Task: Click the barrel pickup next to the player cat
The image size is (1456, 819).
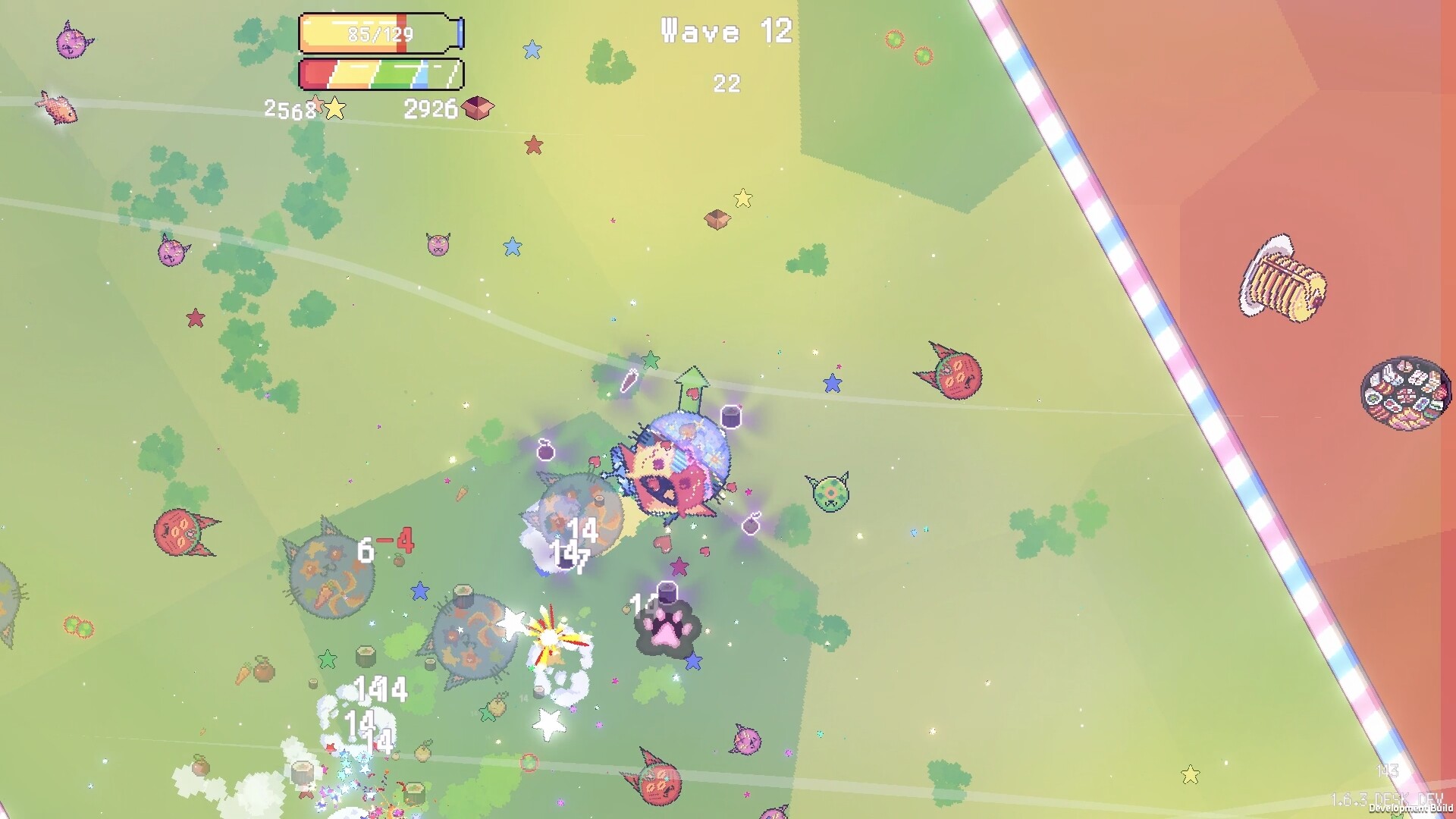Action: click(x=730, y=416)
